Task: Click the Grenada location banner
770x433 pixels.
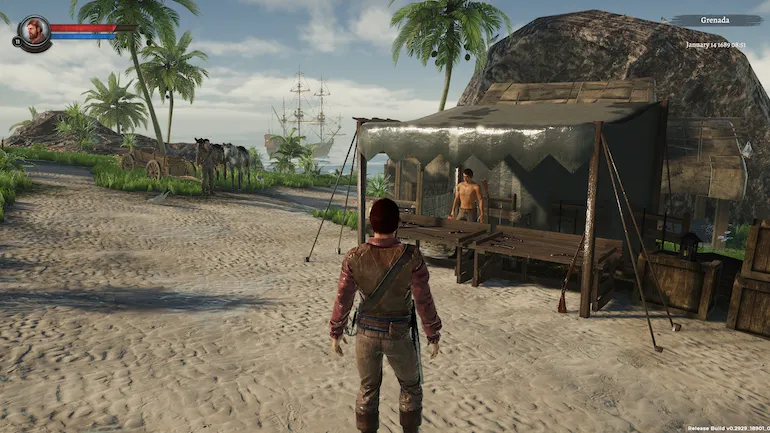Action: [717, 20]
